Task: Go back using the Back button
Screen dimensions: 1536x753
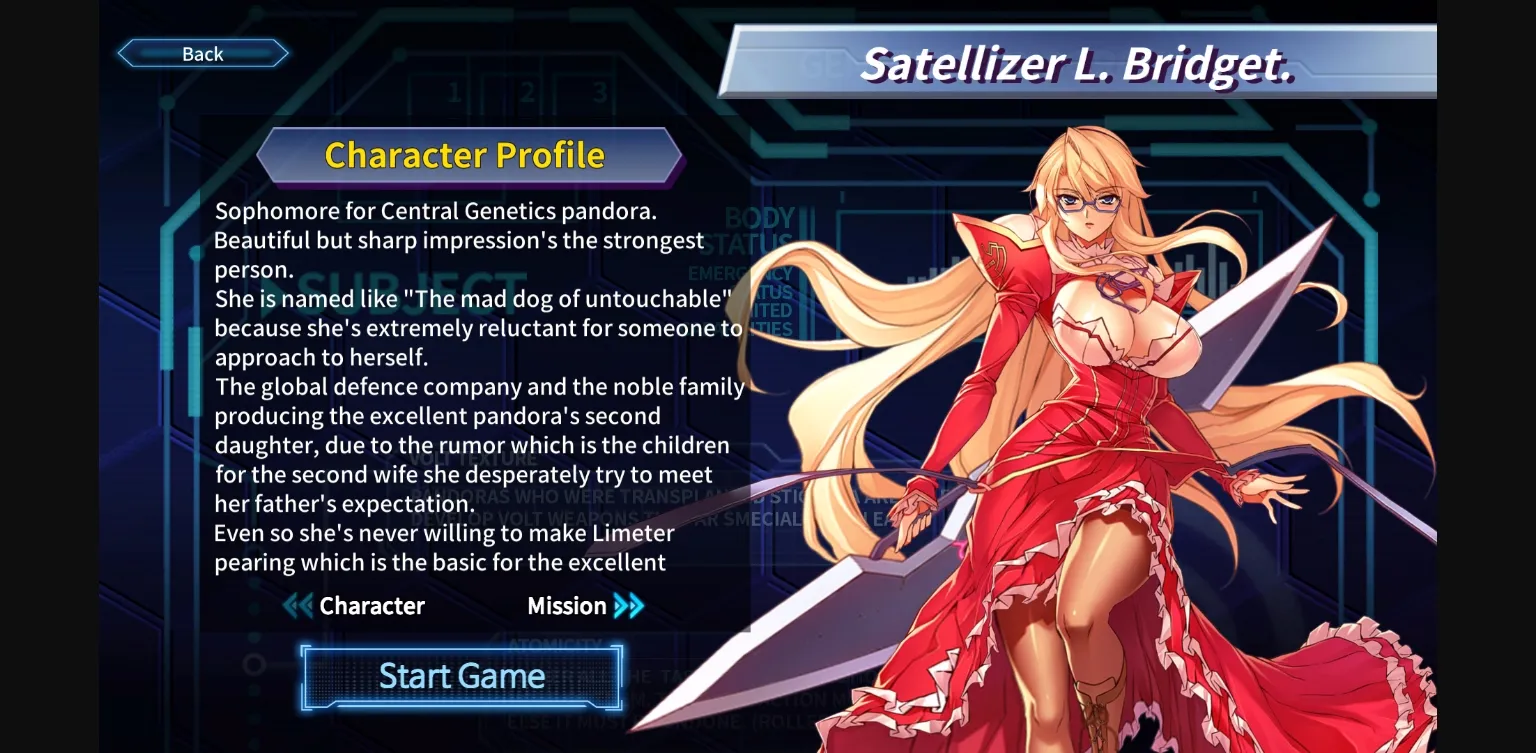Action: [203, 53]
